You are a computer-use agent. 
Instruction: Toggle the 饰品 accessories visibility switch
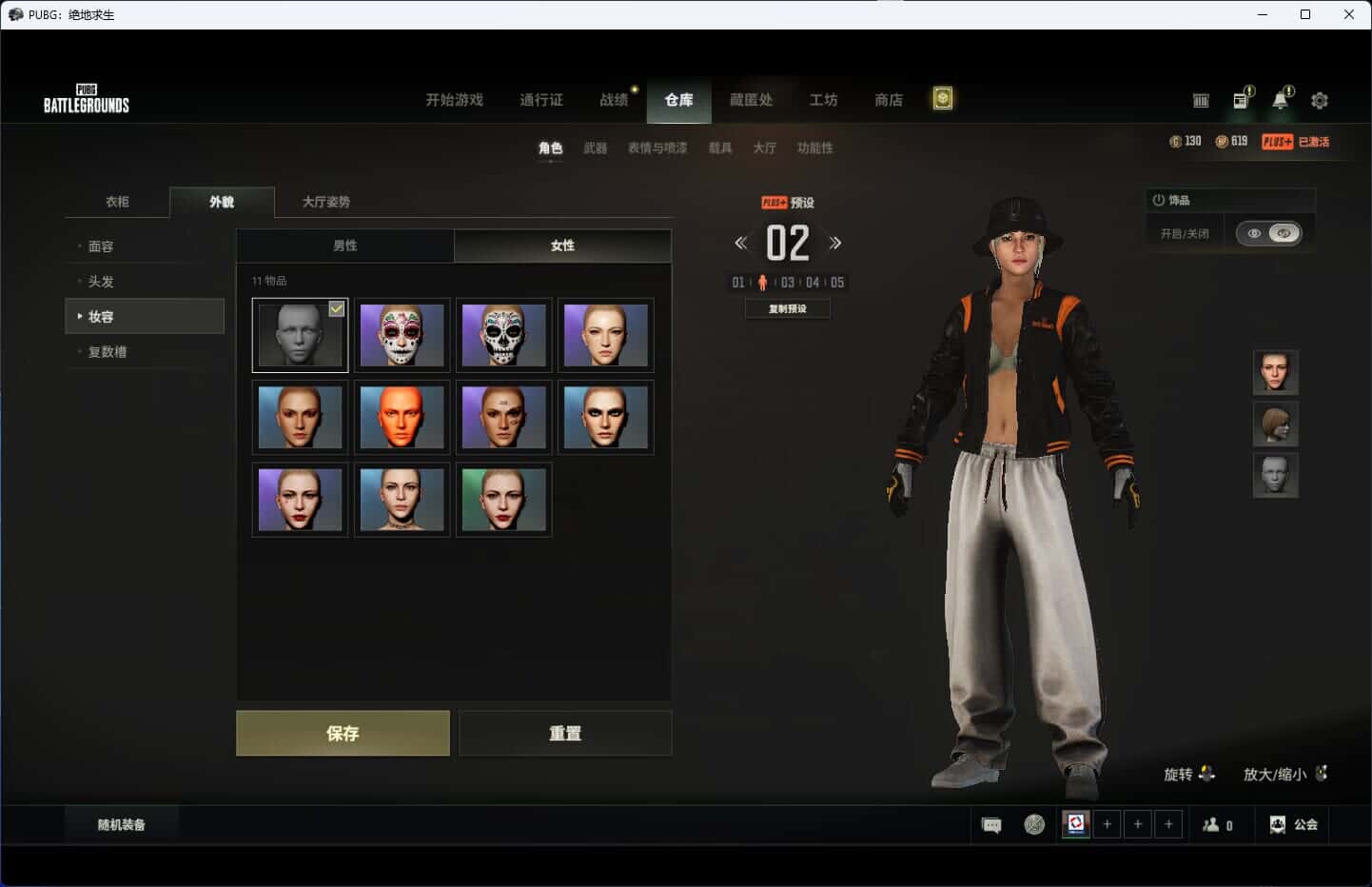(x=1268, y=233)
